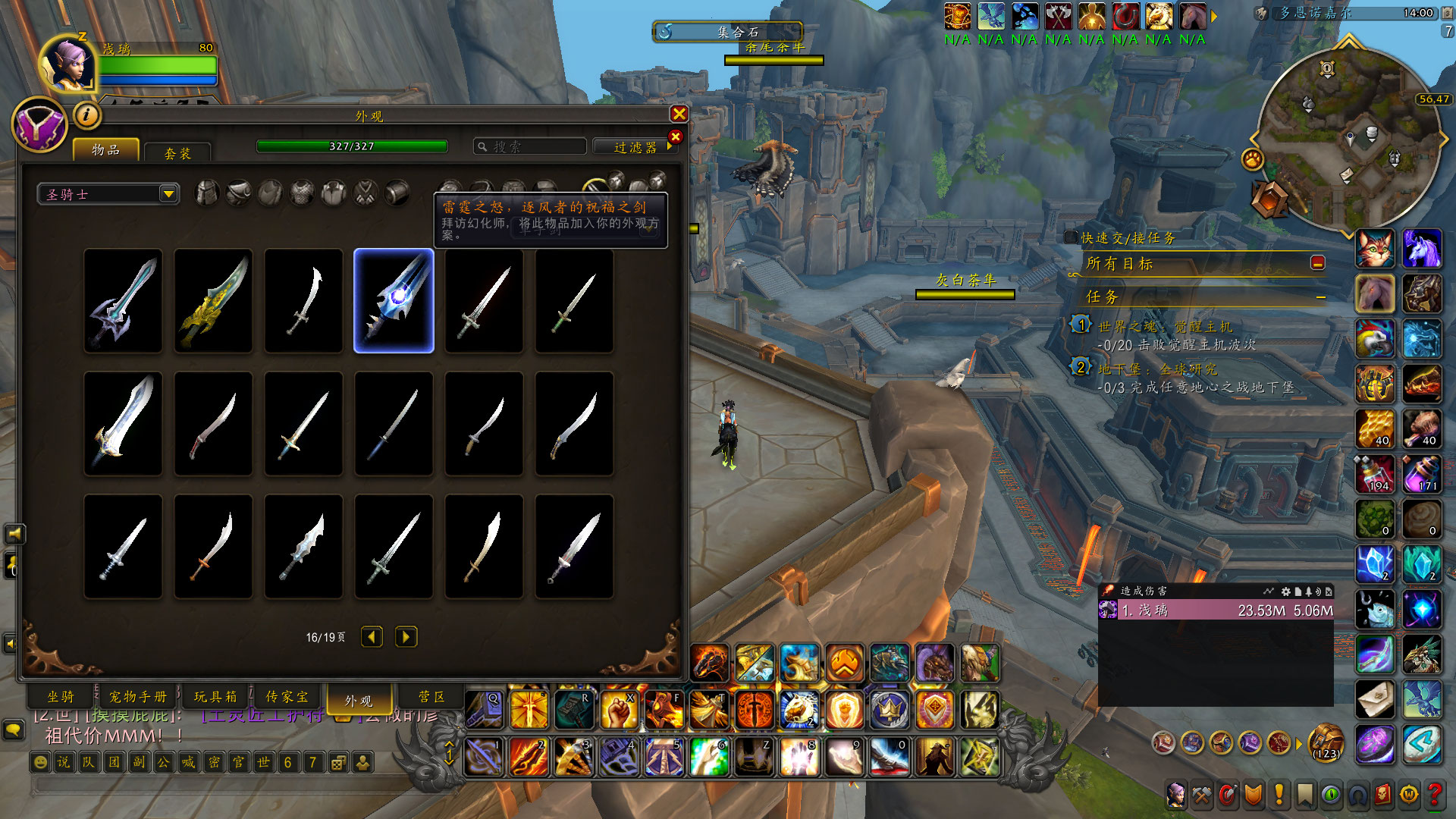This screenshot has width=1456, height=819.
Task: Close the 外观 appearance window
Action: 679,114
